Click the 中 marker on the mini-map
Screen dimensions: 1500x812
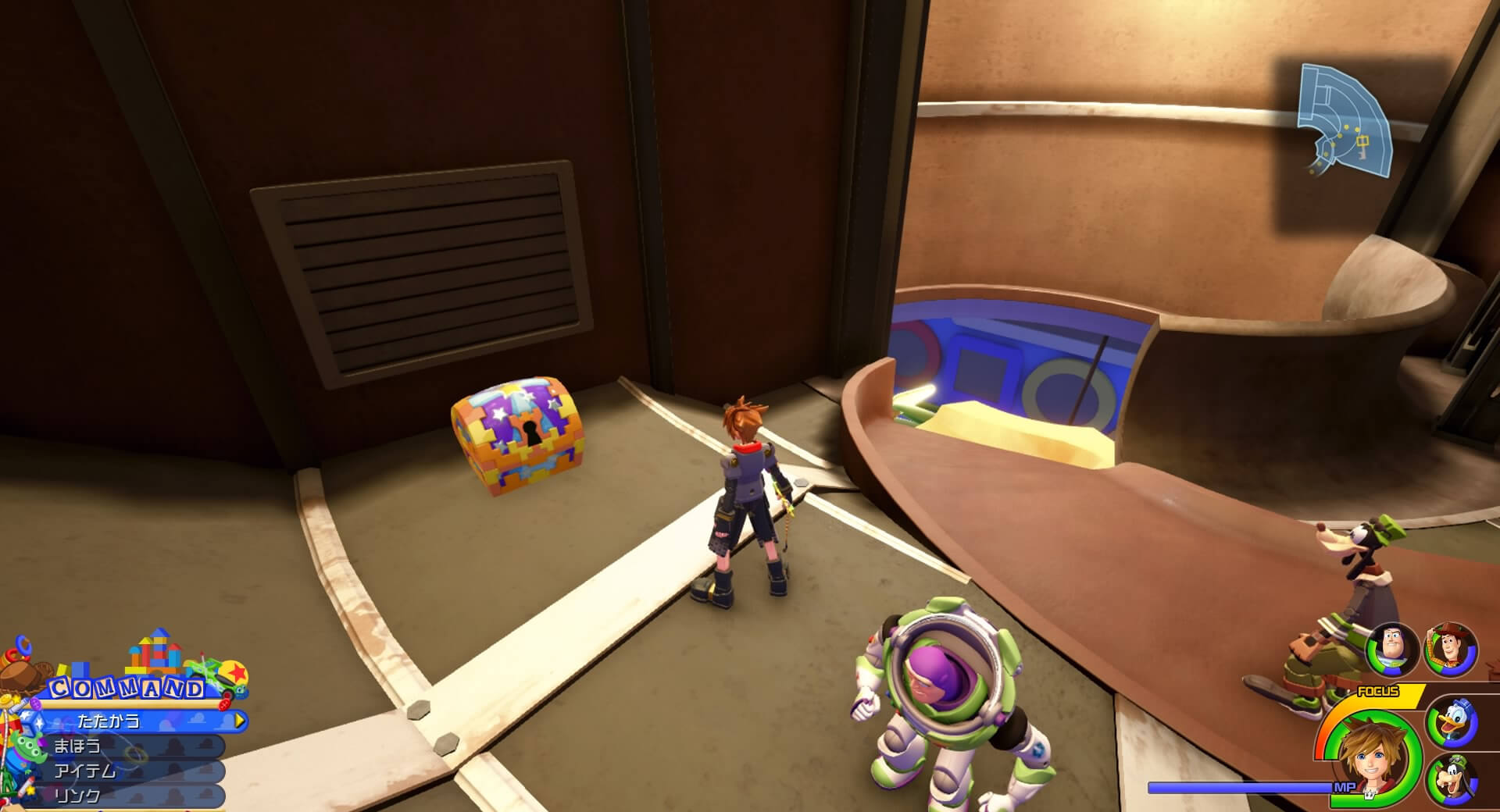1363,141
